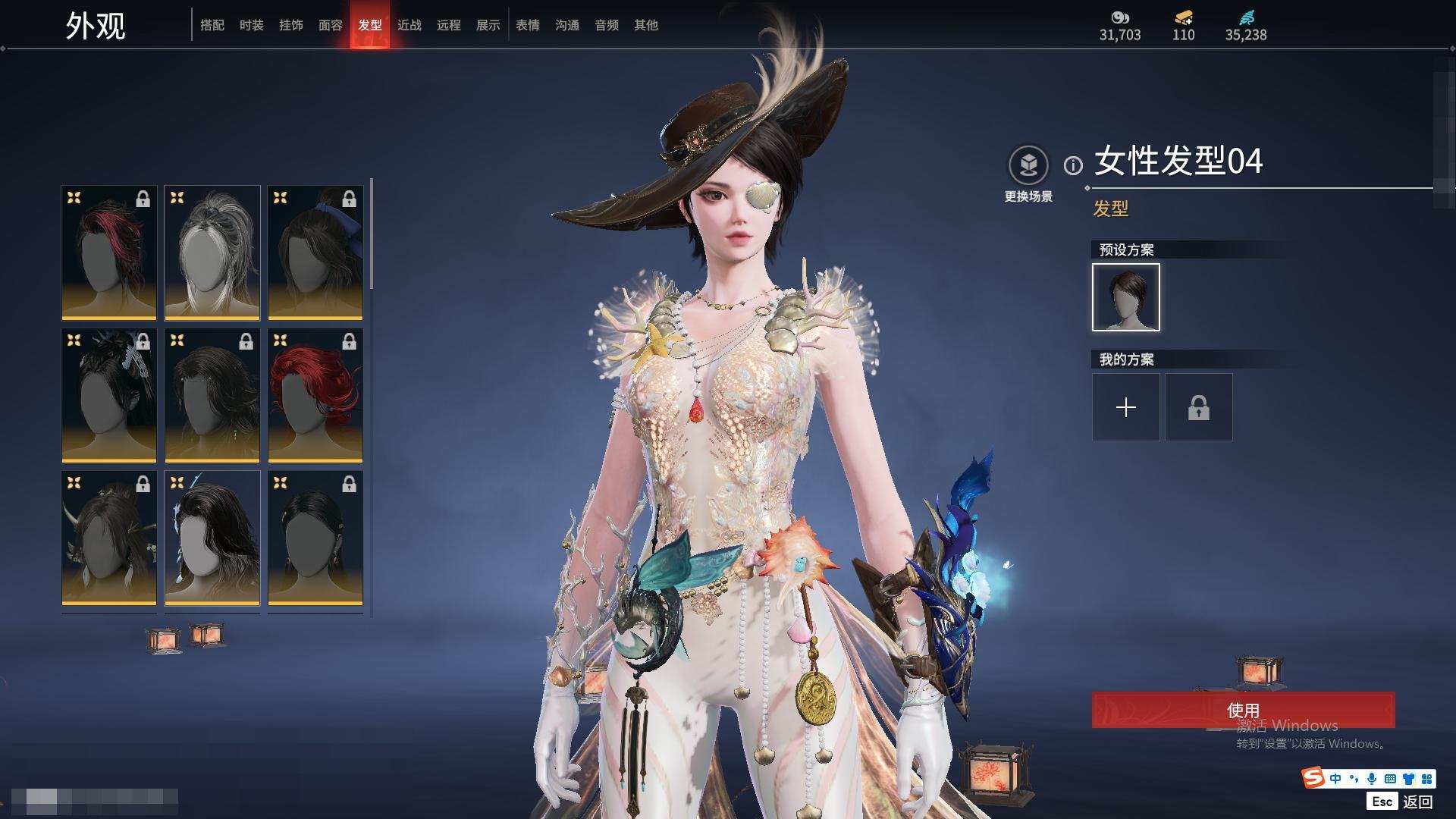Add a new custom scheme with plus
The height and width of the screenshot is (819, 1456).
click(x=1126, y=407)
